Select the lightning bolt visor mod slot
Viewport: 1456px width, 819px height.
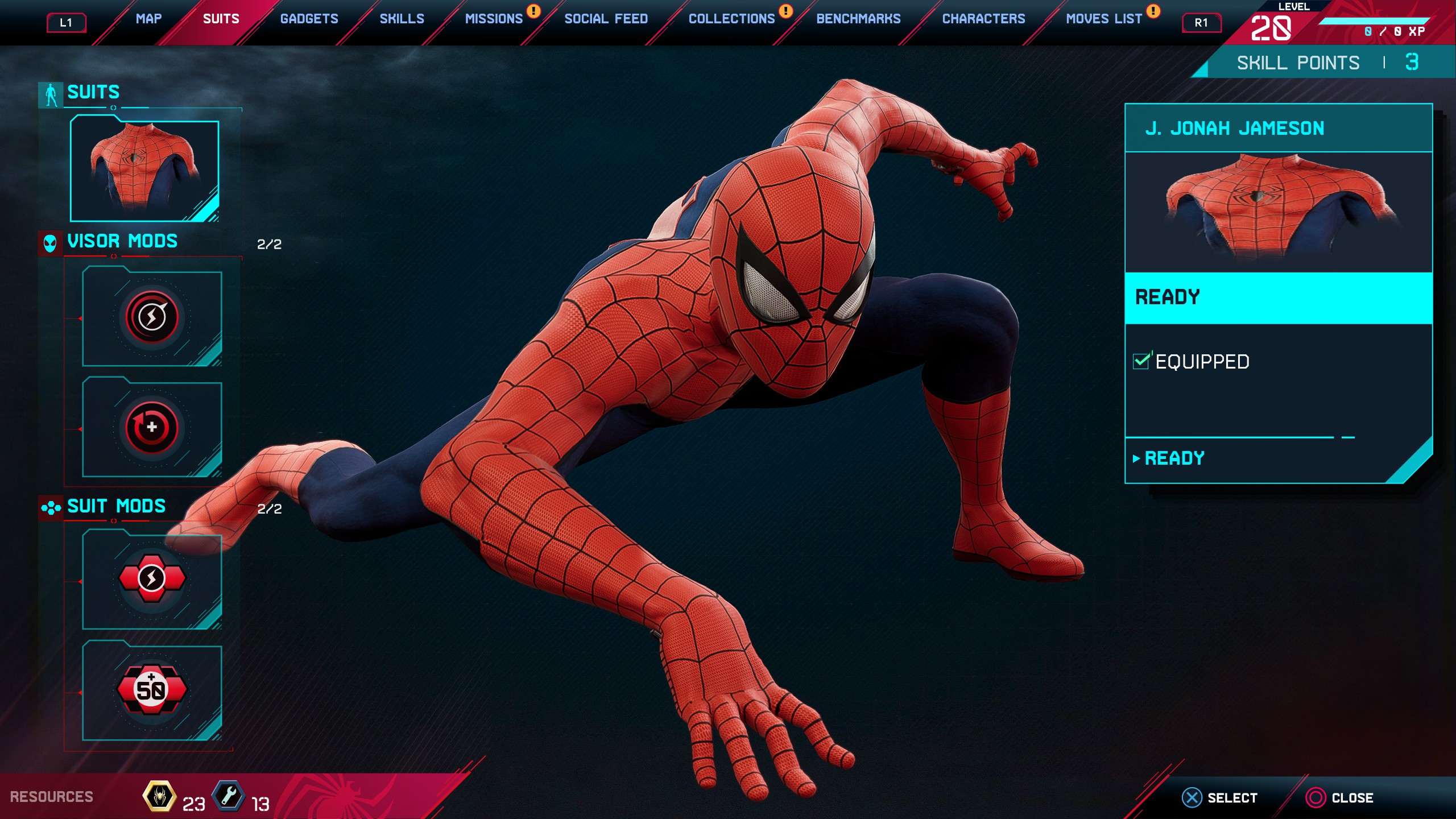click(152, 317)
